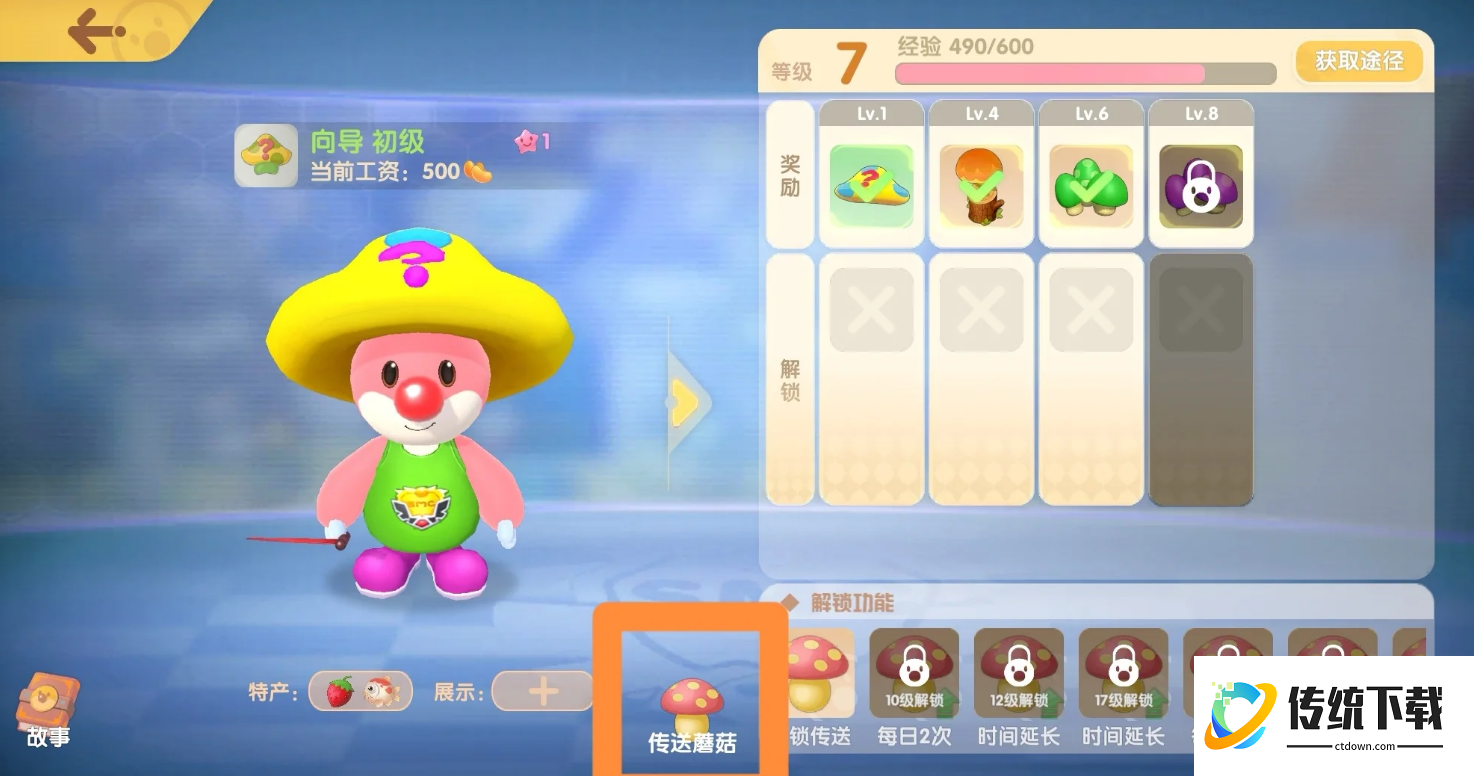Switch to the 奖励 rewards row
This screenshot has width=1474, height=776.
point(788,172)
